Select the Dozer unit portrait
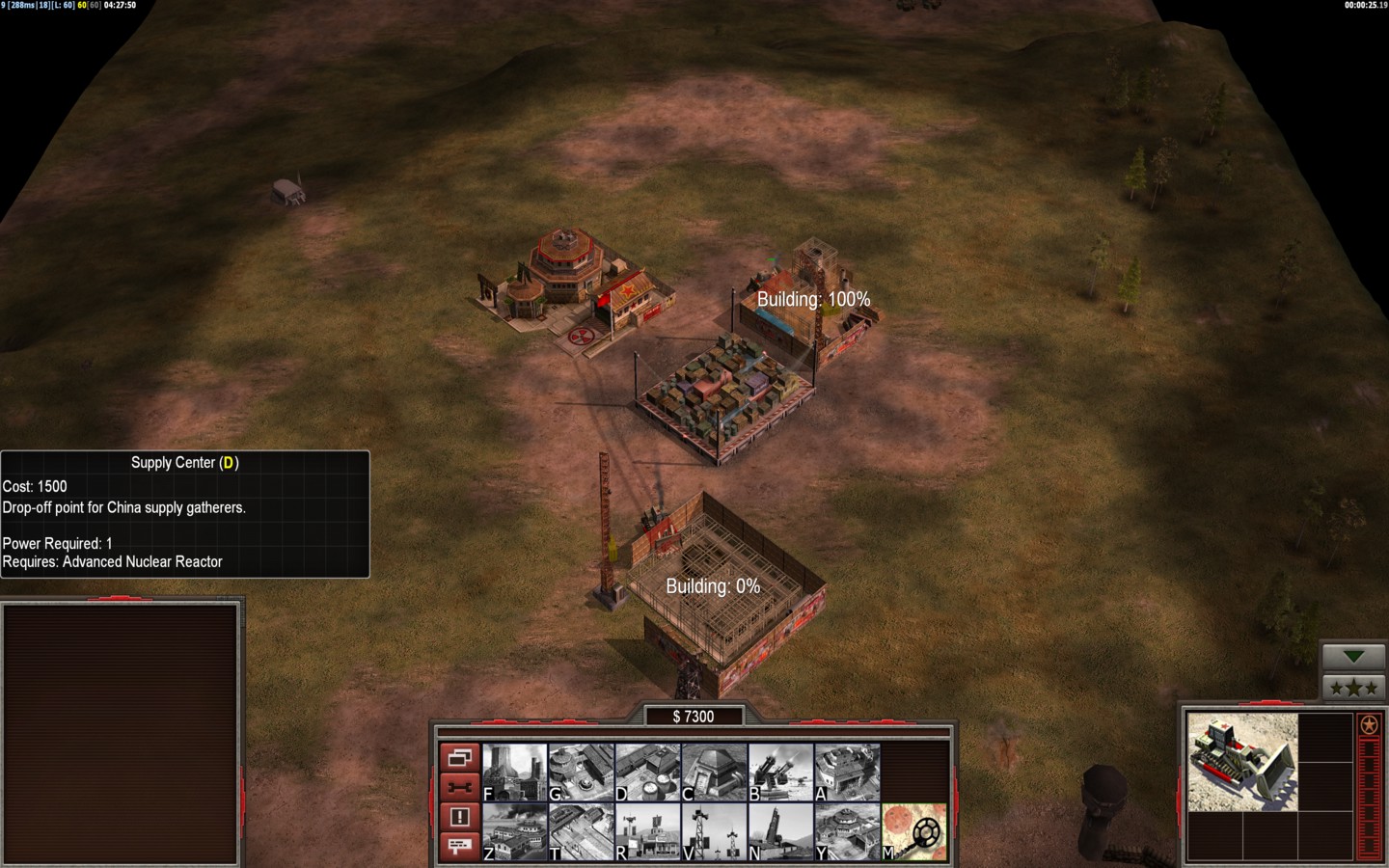The width and height of the screenshot is (1389, 868). tap(1242, 762)
